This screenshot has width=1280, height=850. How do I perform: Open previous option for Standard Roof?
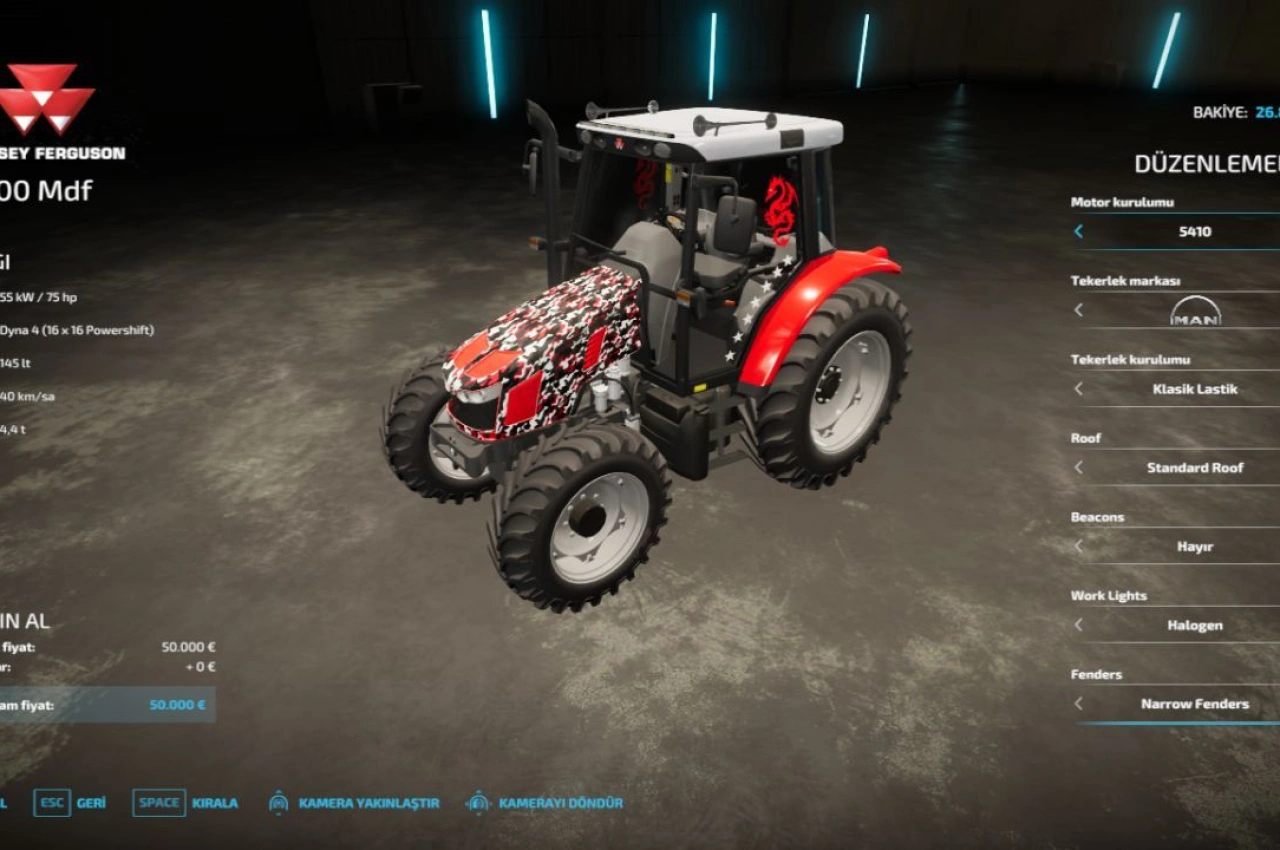1078,467
